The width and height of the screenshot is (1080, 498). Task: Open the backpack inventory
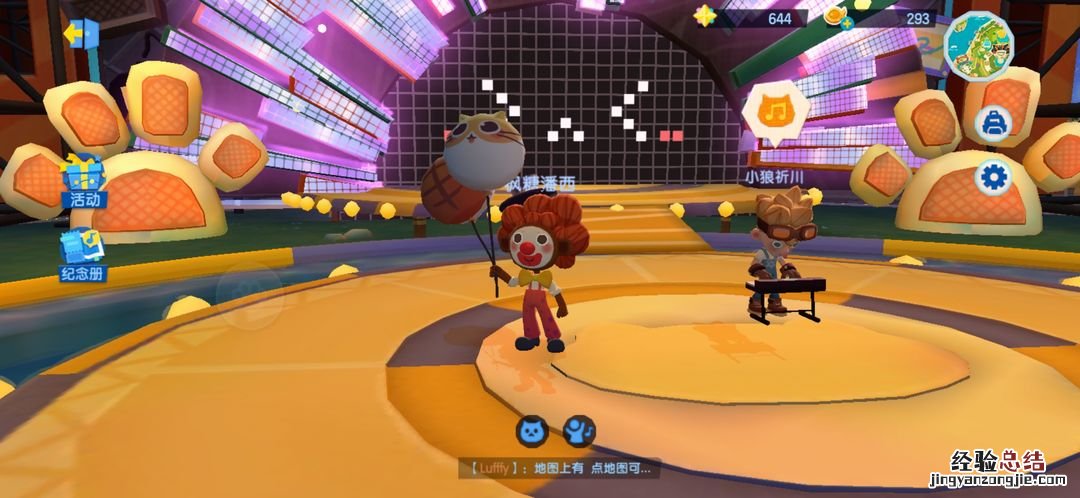tap(994, 123)
